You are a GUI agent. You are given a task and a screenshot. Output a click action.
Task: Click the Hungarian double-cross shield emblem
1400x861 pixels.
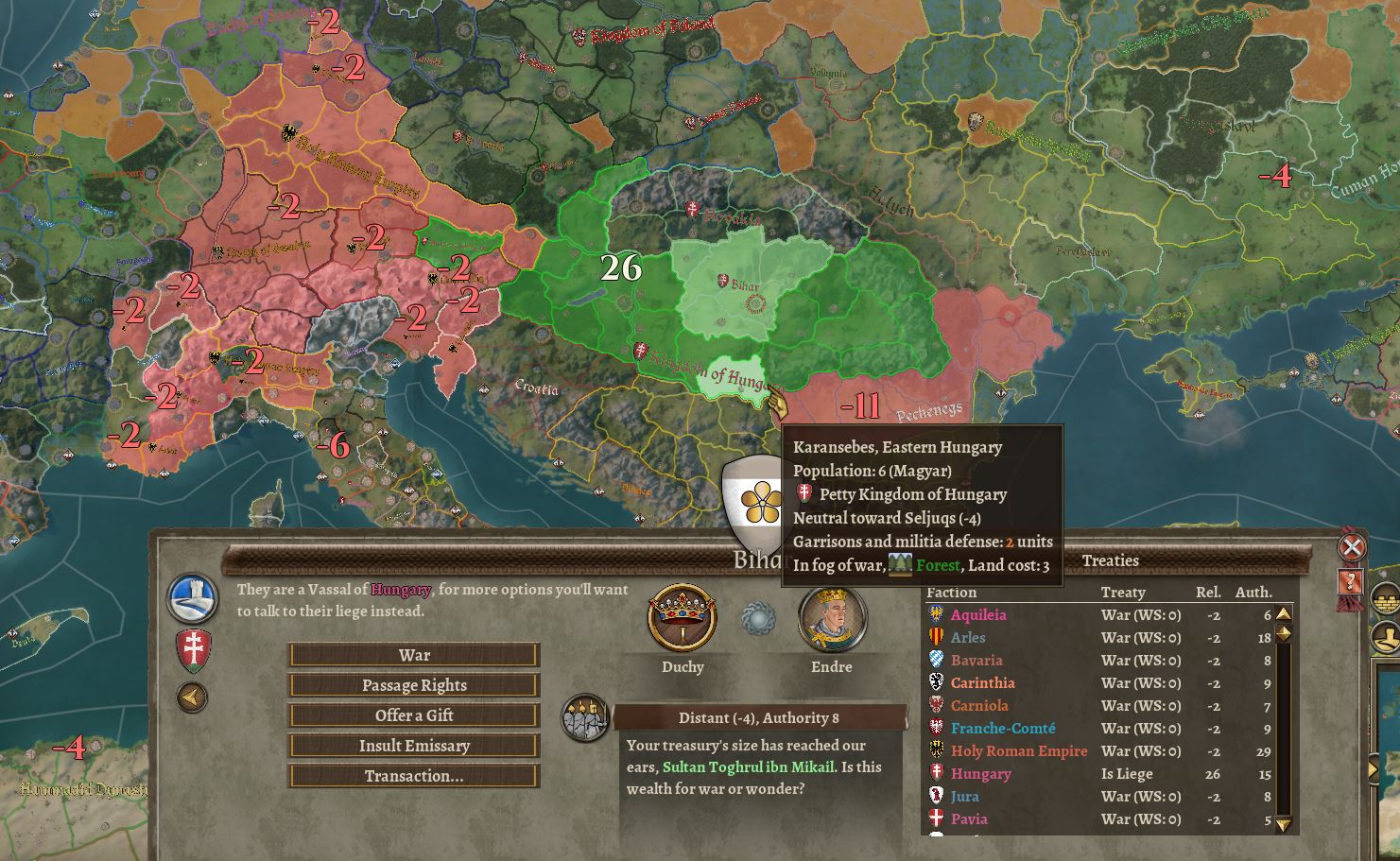click(192, 647)
